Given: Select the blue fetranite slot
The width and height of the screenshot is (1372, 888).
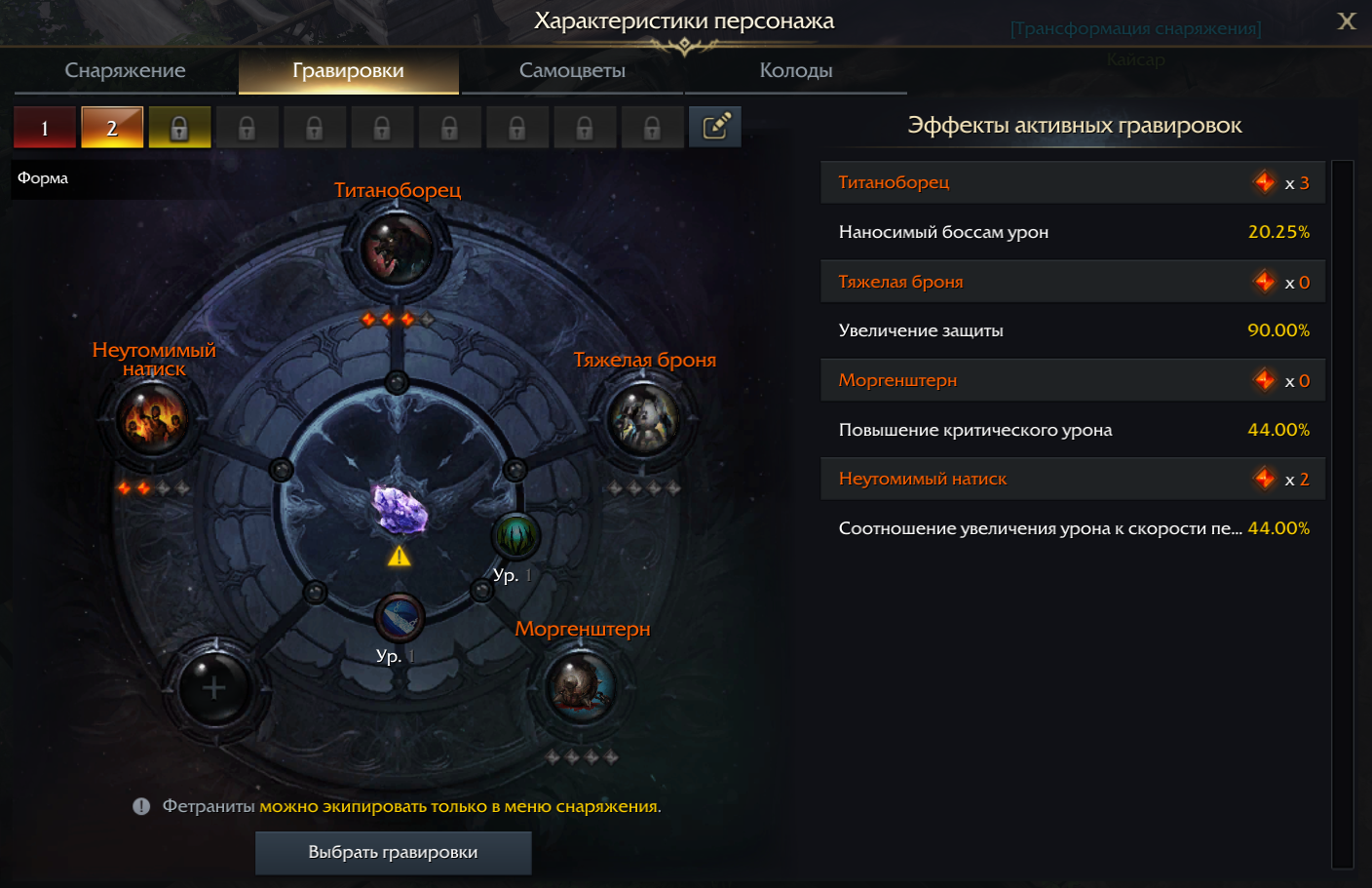Looking at the screenshot, I should (x=399, y=618).
